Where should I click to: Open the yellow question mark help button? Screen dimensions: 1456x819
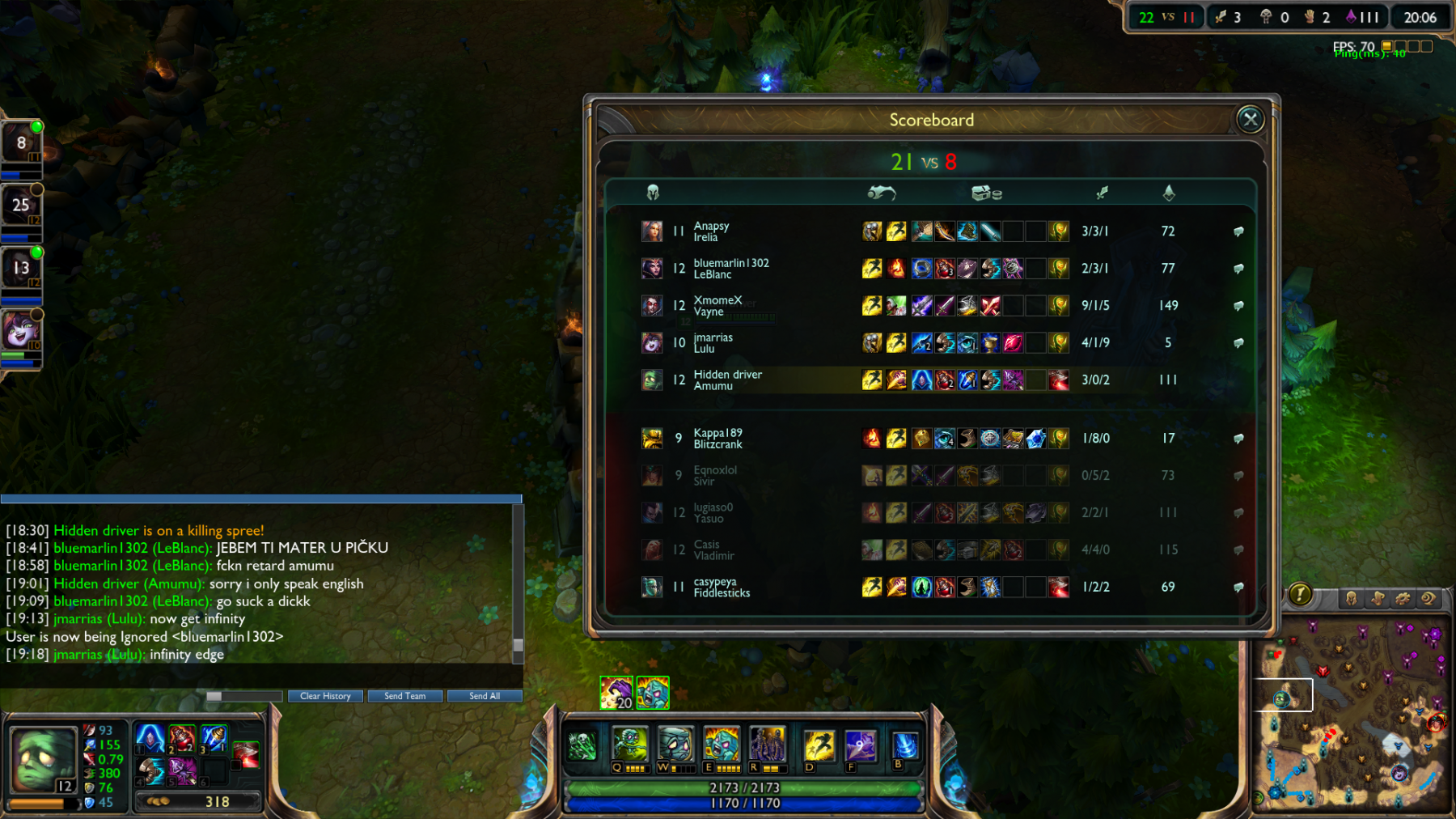point(1300,595)
